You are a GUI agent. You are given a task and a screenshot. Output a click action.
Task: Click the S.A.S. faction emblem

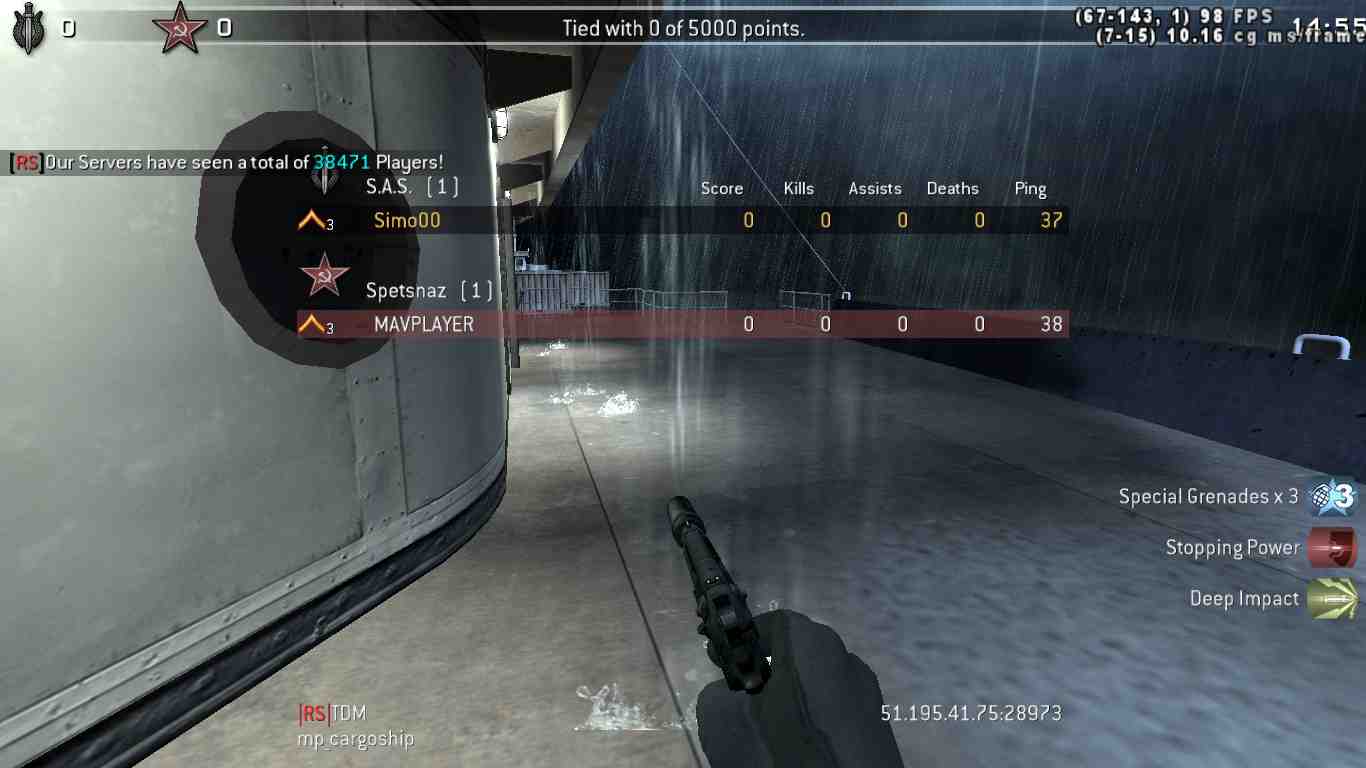click(326, 180)
